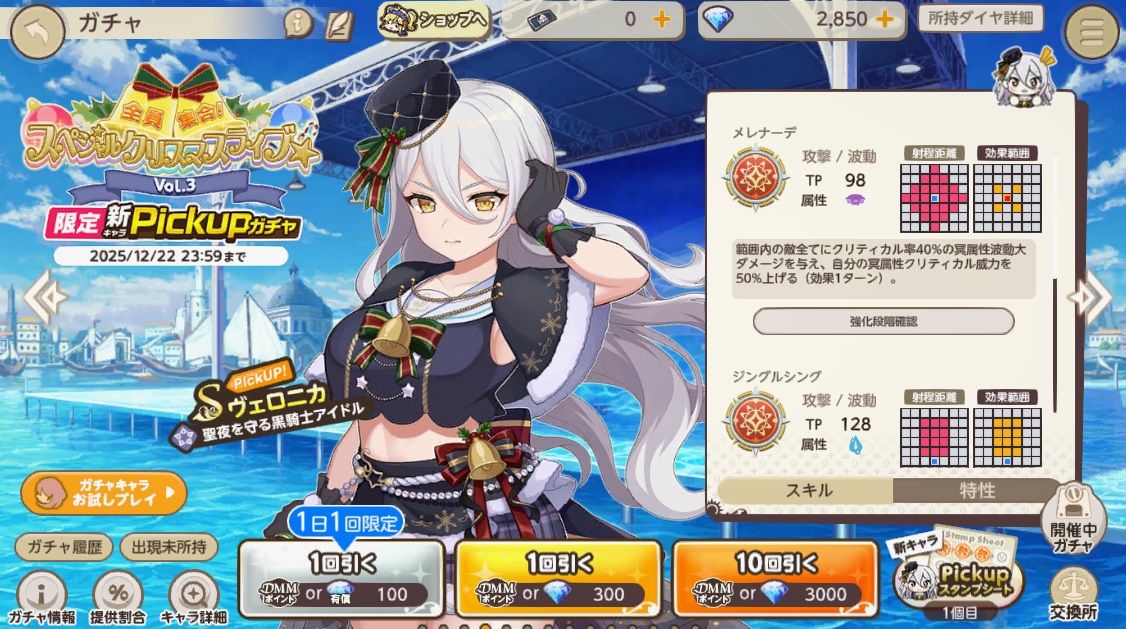Open the 交換所 exchange shop

1075,593
